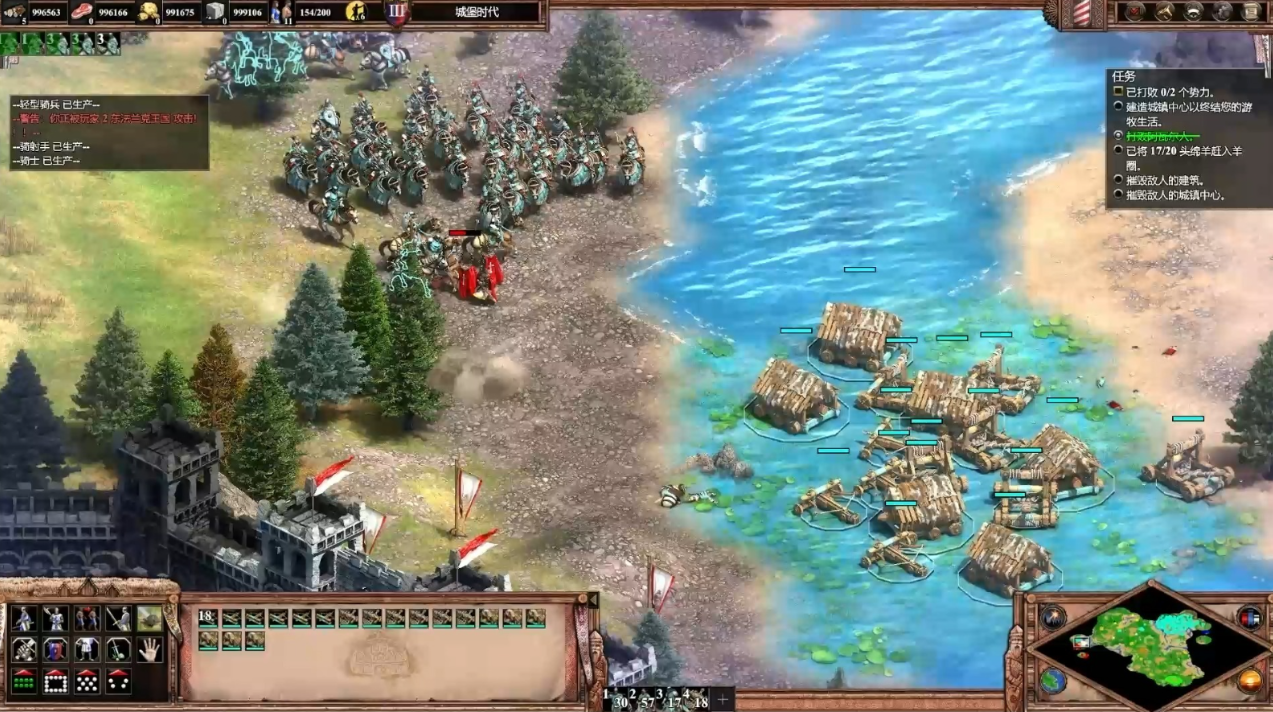Choose the staggered formation icon

[87, 681]
